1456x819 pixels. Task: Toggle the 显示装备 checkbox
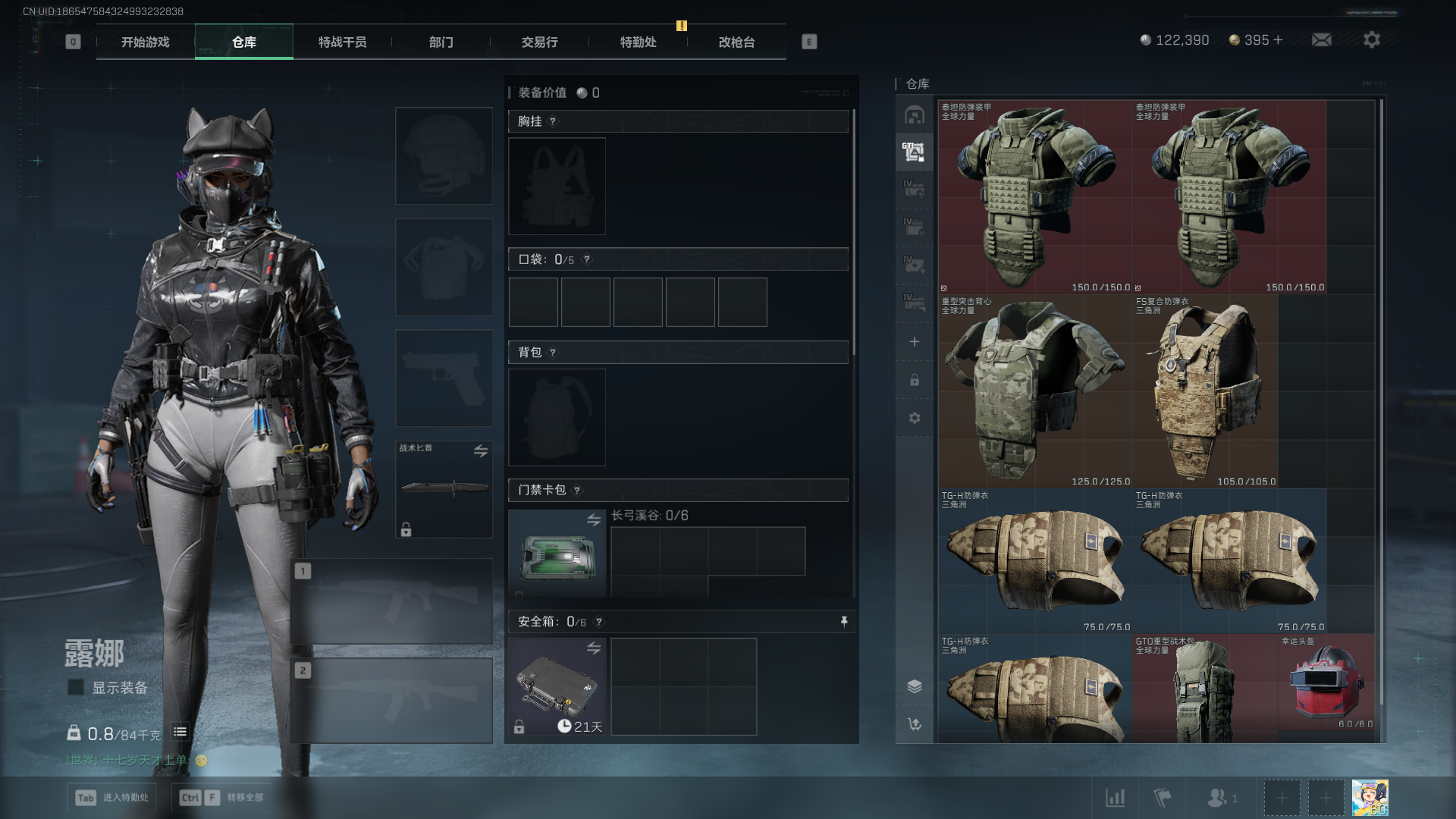tap(76, 687)
